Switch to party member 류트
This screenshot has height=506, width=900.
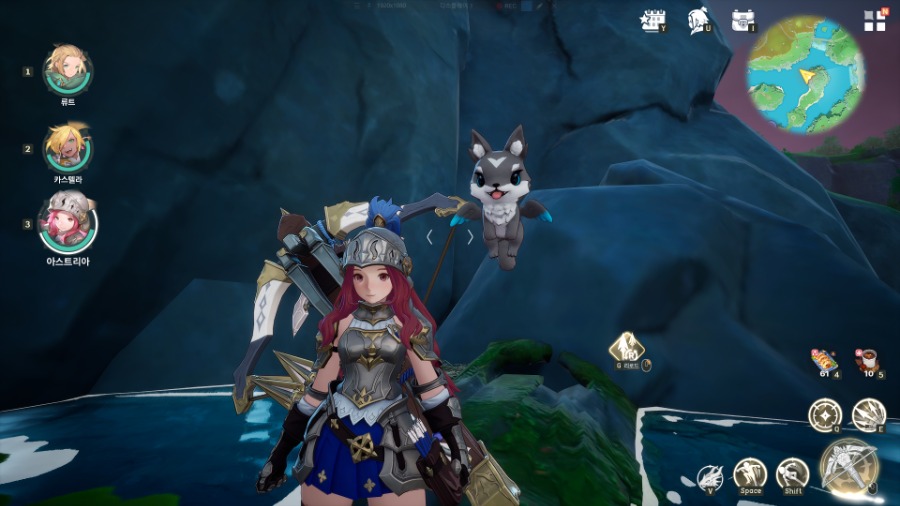pos(68,68)
